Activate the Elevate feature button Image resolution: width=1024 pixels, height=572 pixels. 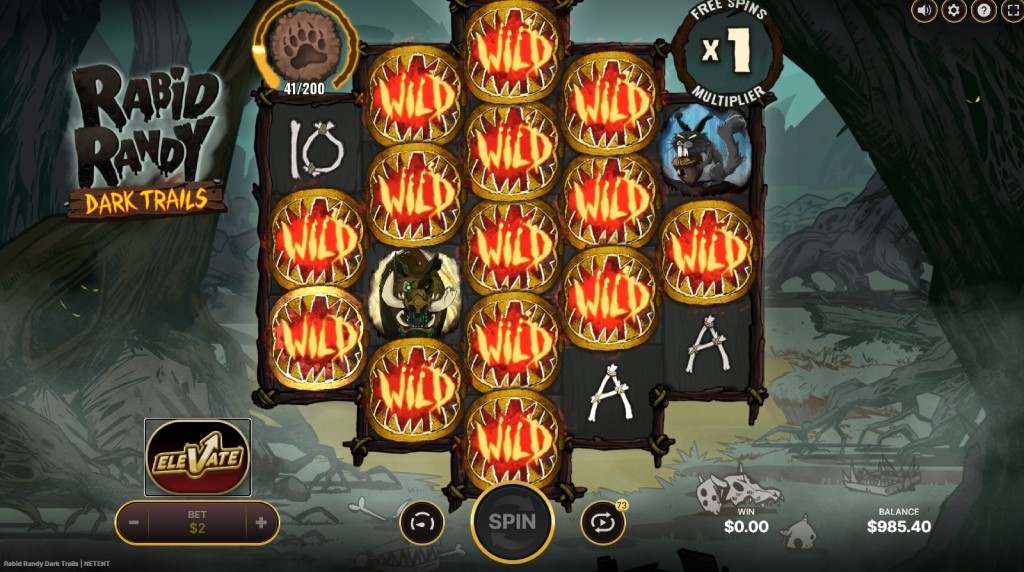click(x=197, y=458)
